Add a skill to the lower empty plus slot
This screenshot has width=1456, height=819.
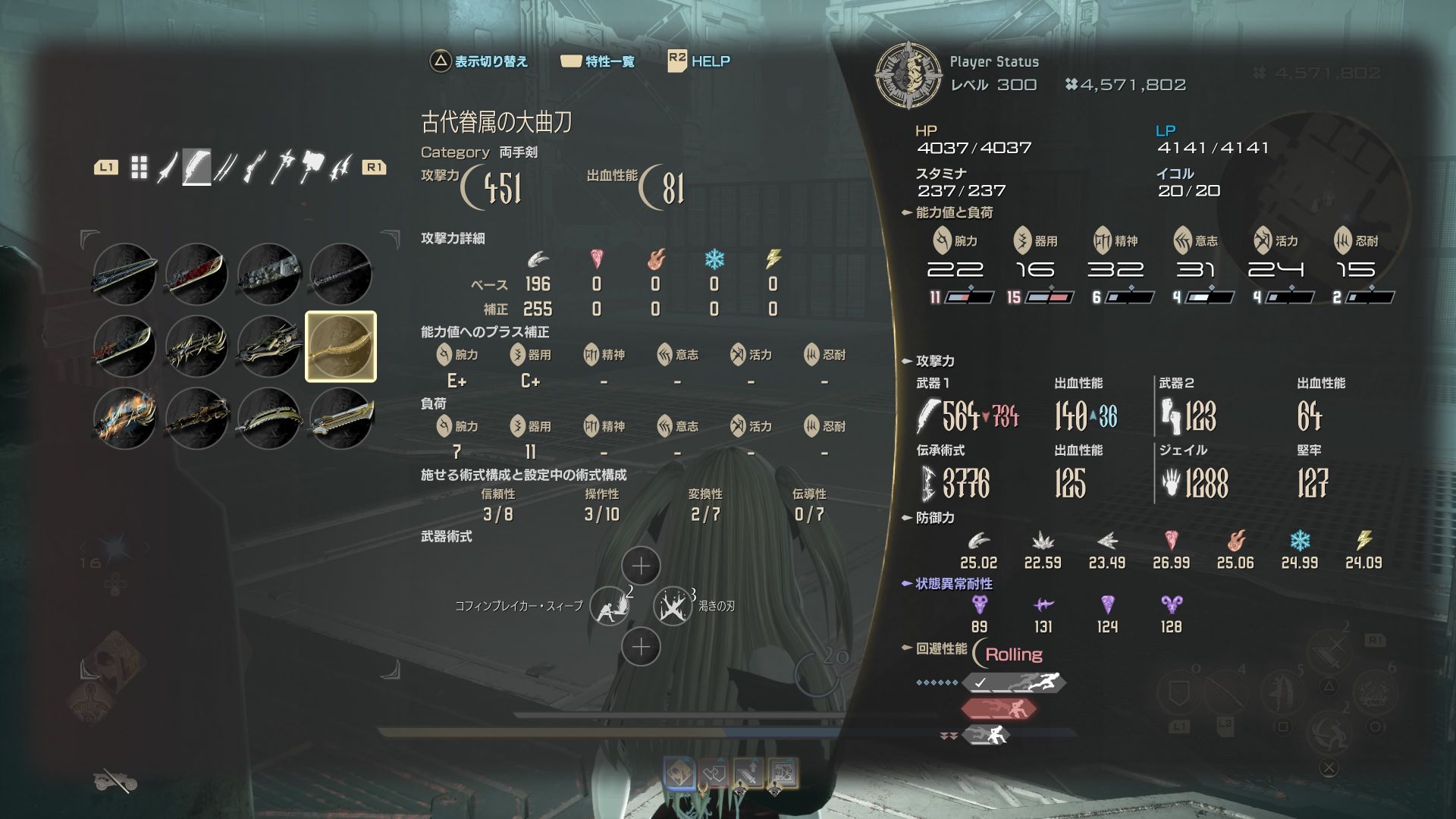point(641,647)
